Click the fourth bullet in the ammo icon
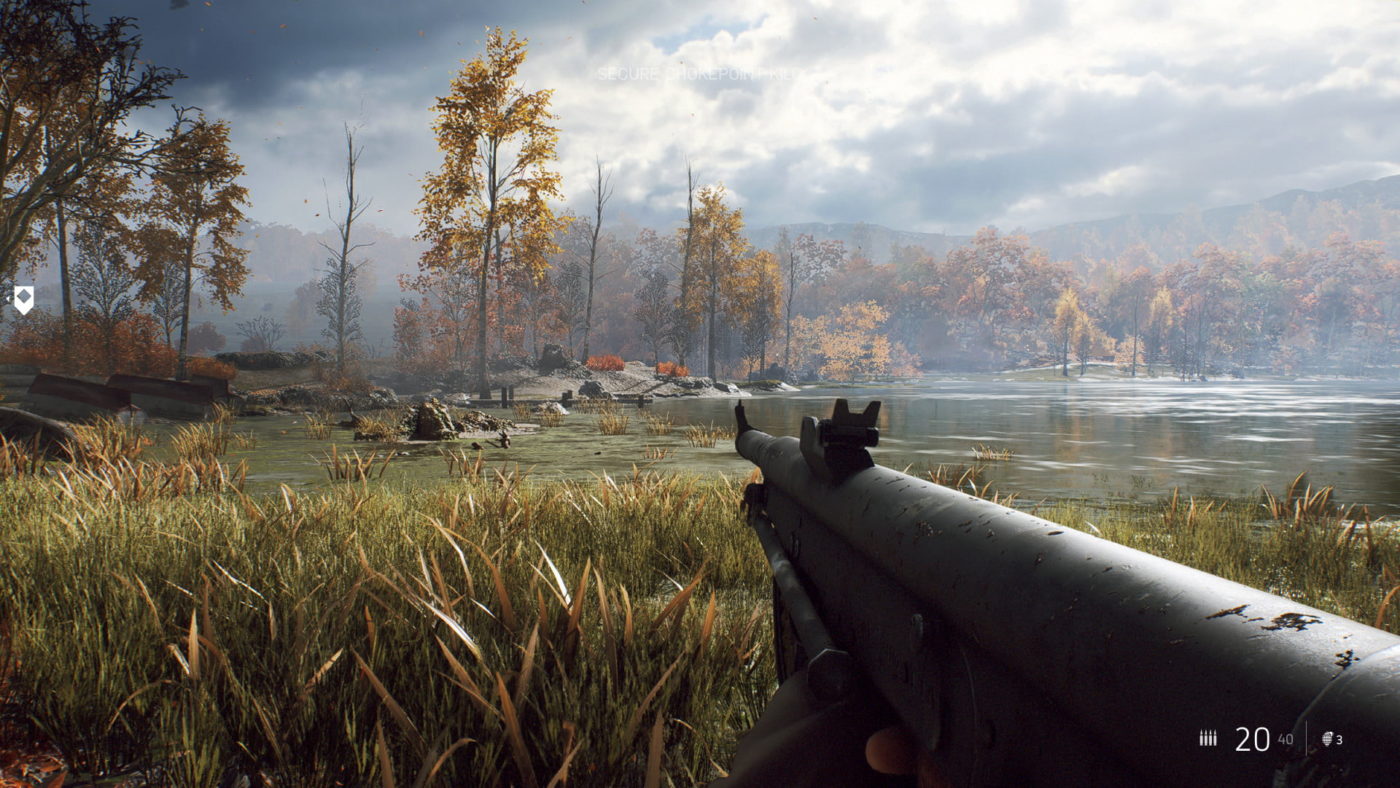This screenshot has height=788, width=1400. point(1215,738)
